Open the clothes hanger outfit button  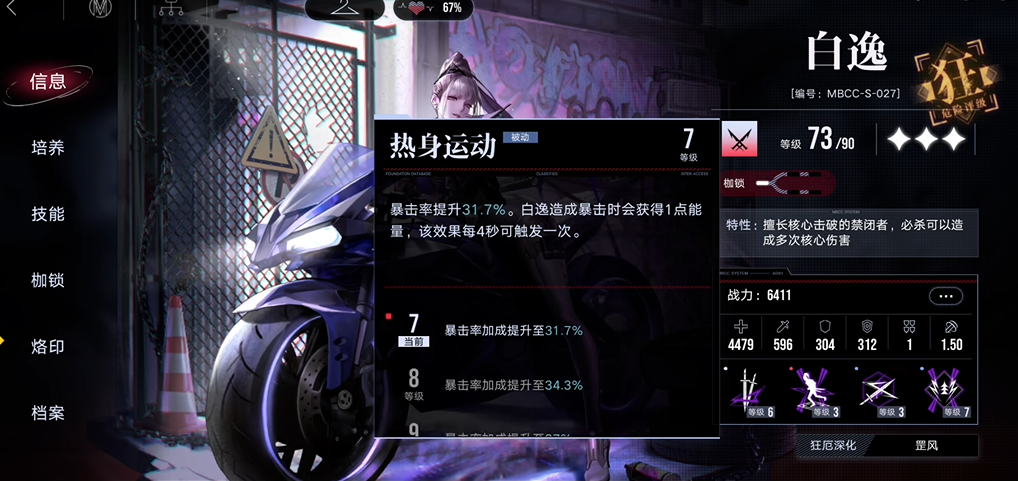tap(342, 9)
